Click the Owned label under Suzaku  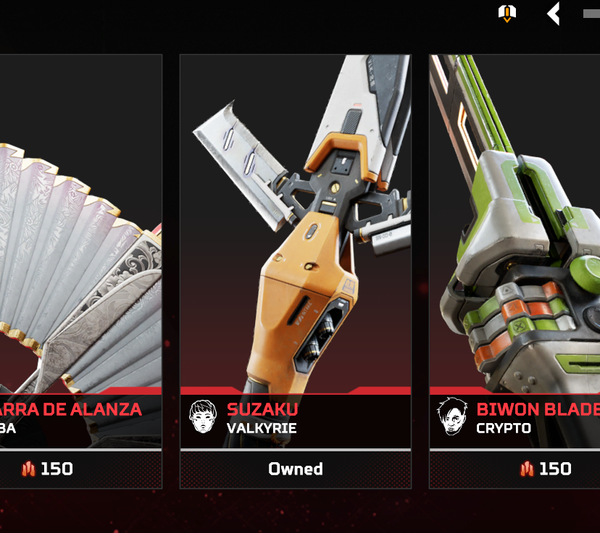(295, 468)
